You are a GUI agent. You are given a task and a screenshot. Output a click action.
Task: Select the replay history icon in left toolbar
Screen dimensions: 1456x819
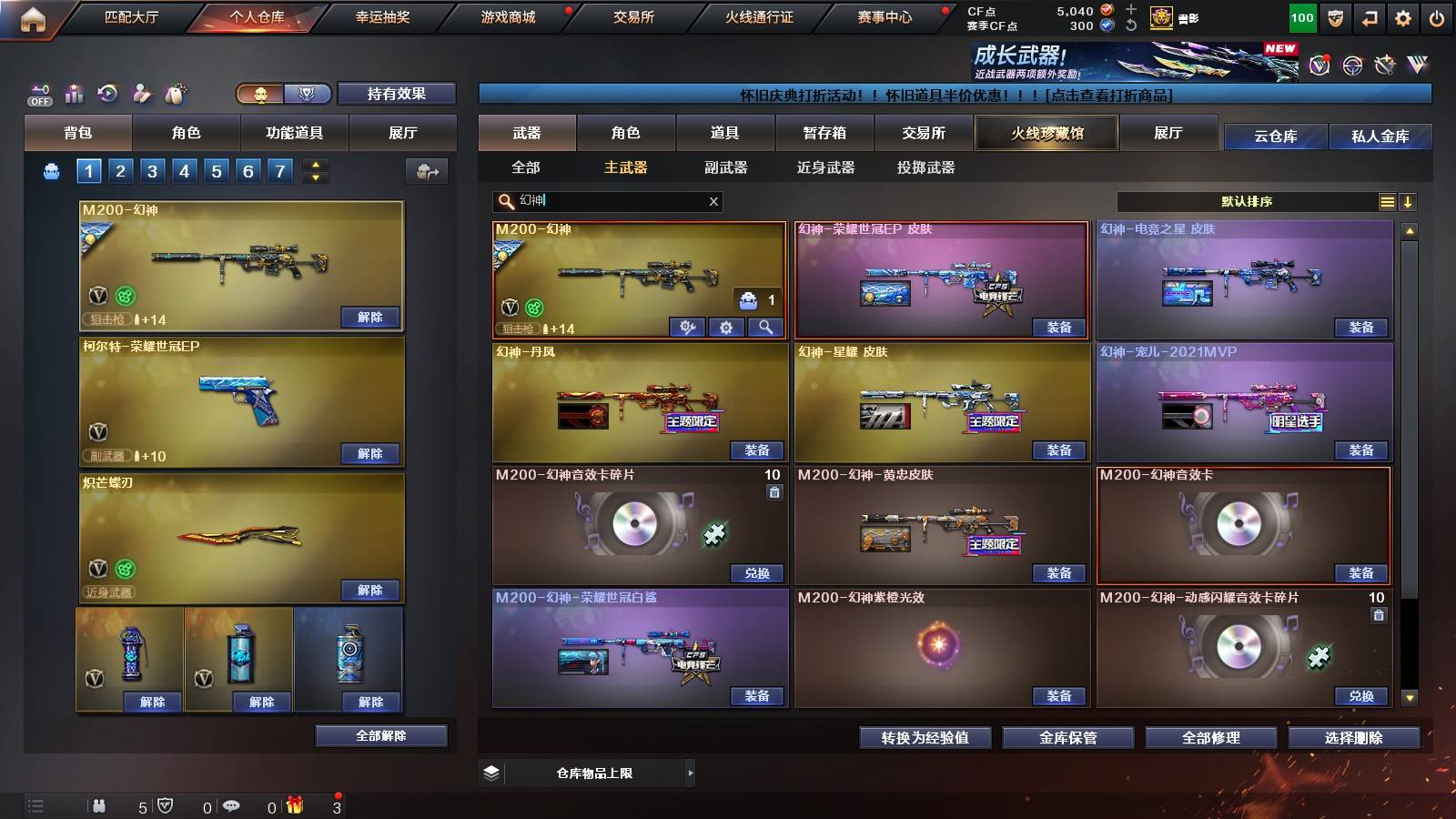tap(106, 92)
